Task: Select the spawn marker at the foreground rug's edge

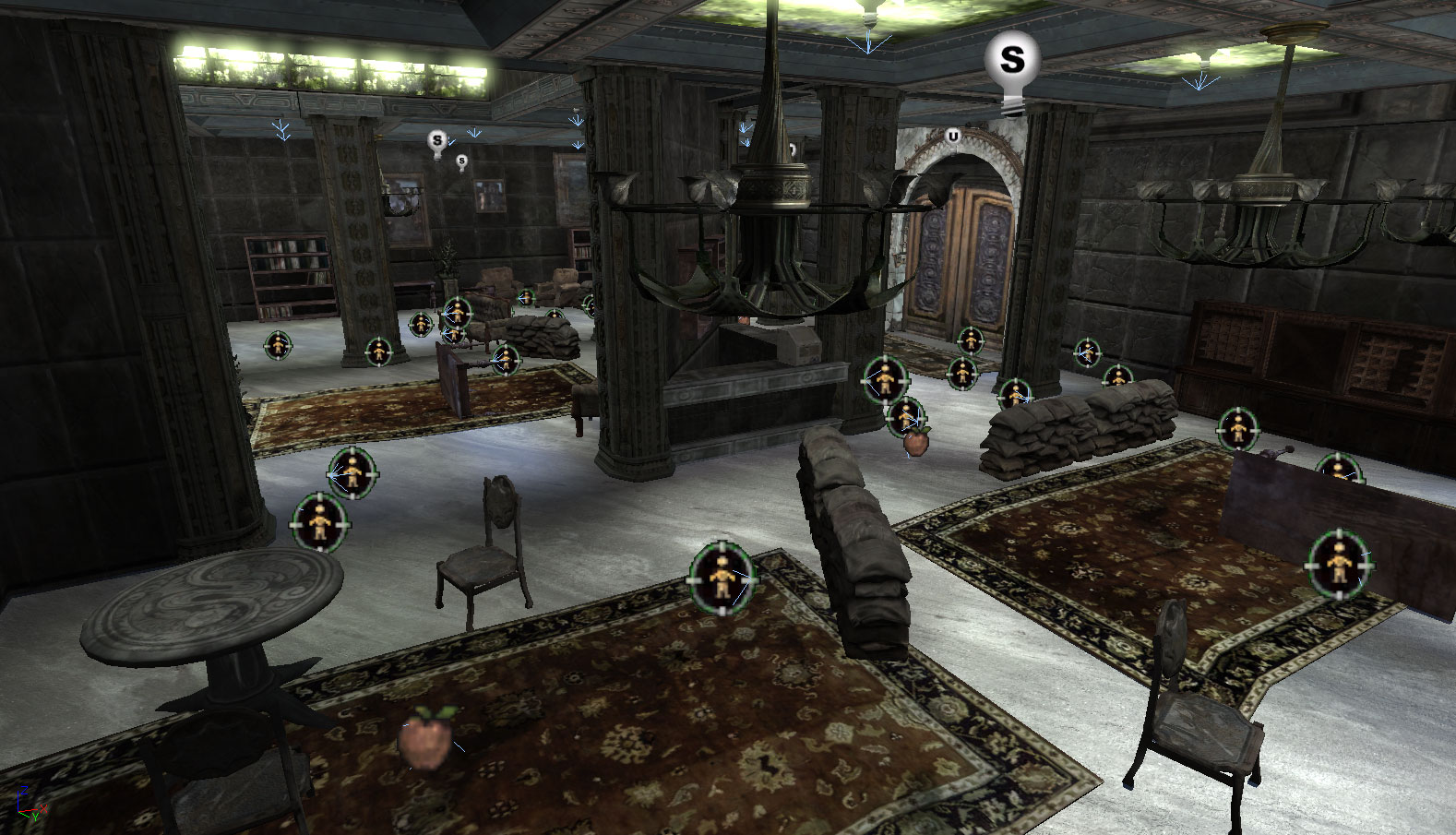Action: coord(722,579)
